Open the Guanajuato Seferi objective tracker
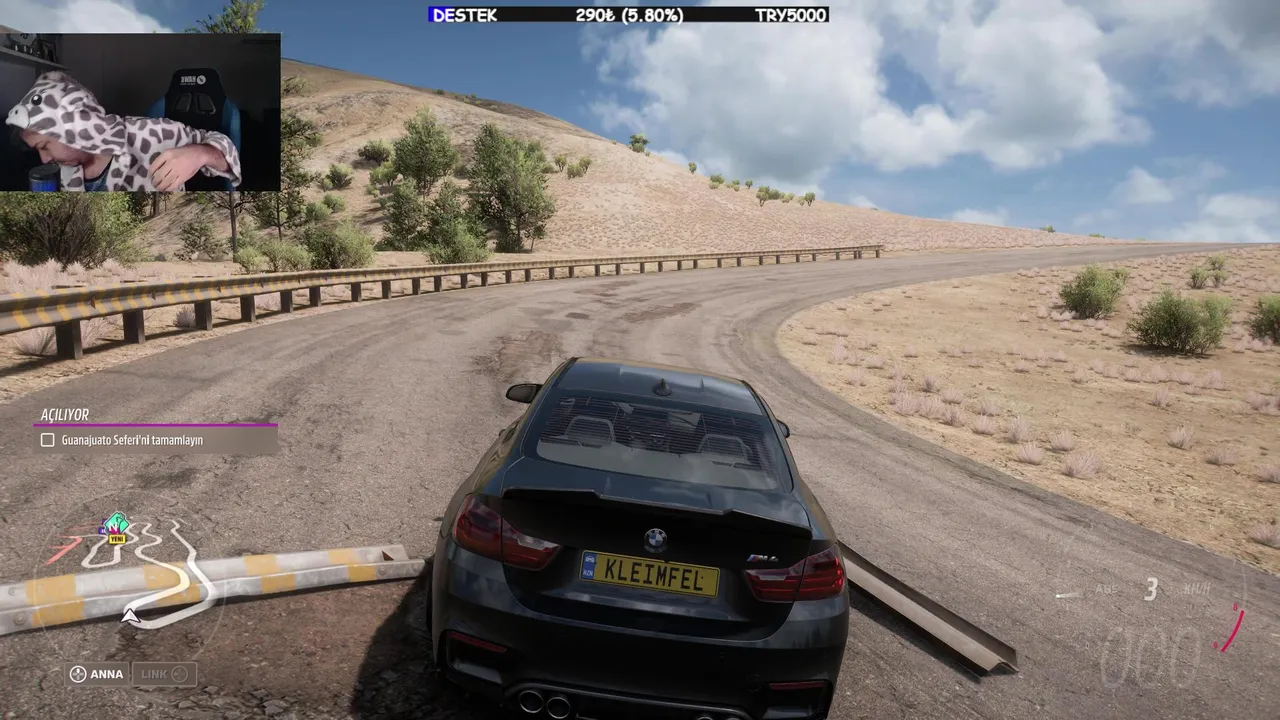This screenshot has width=1280, height=720. (x=157, y=439)
